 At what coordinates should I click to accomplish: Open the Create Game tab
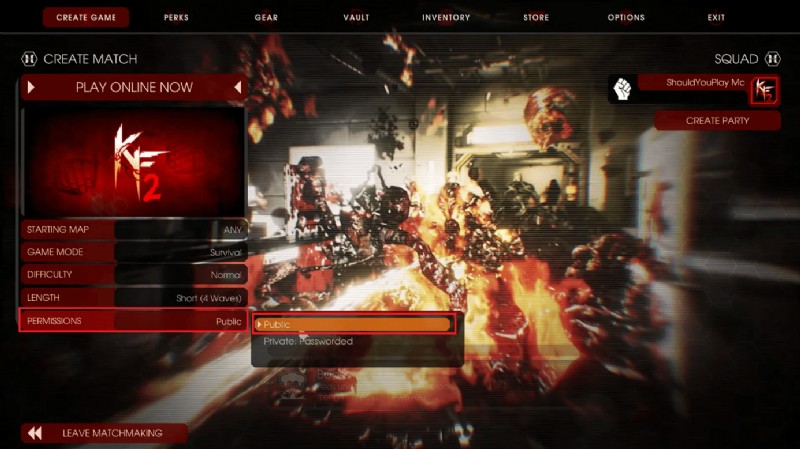click(85, 17)
